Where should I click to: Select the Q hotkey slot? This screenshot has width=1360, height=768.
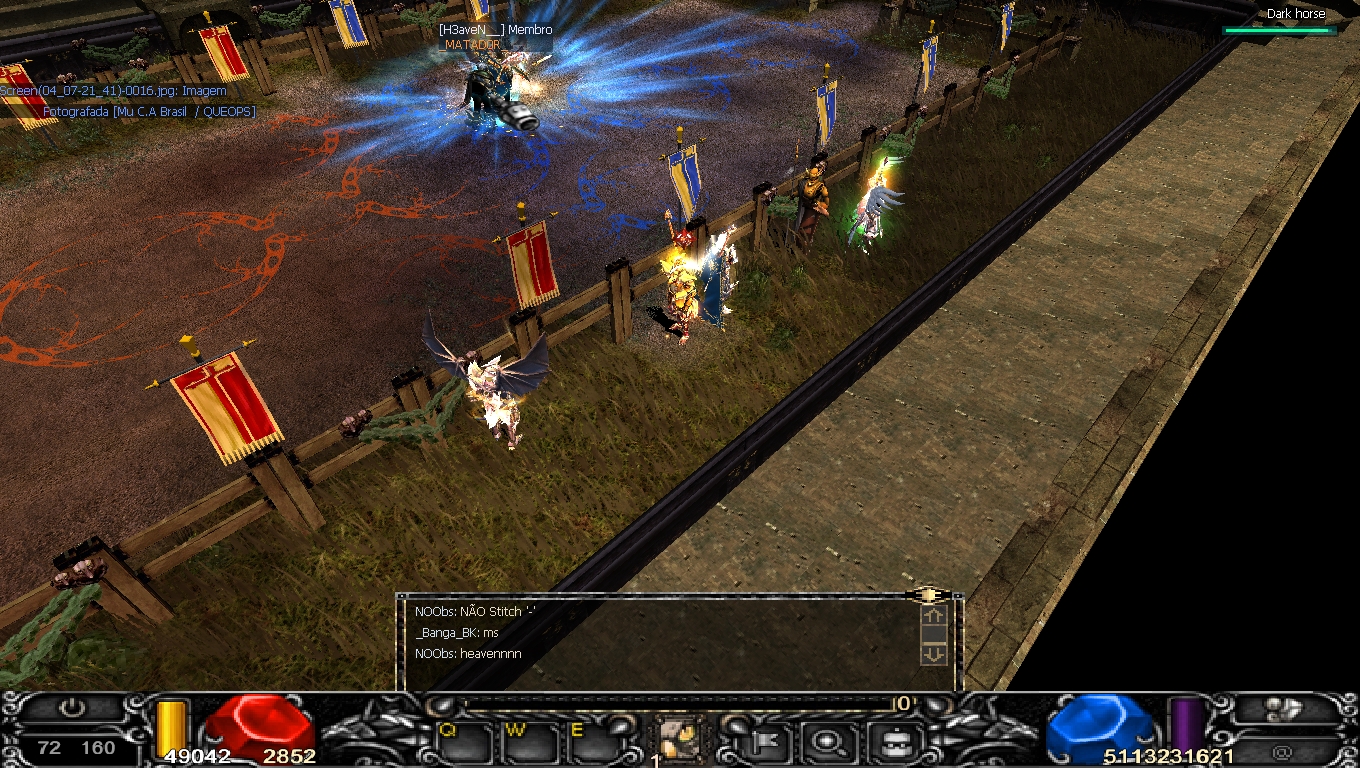point(466,743)
